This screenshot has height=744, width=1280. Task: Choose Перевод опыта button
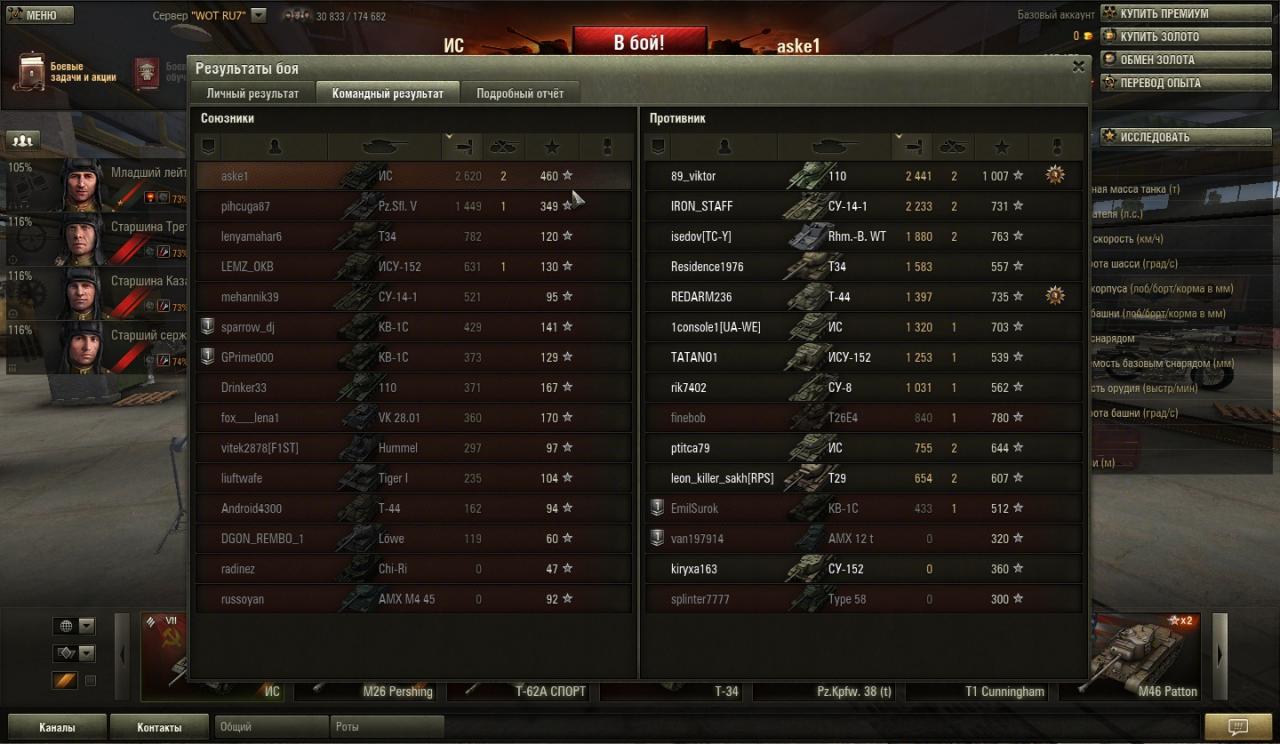(x=1159, y=83)
